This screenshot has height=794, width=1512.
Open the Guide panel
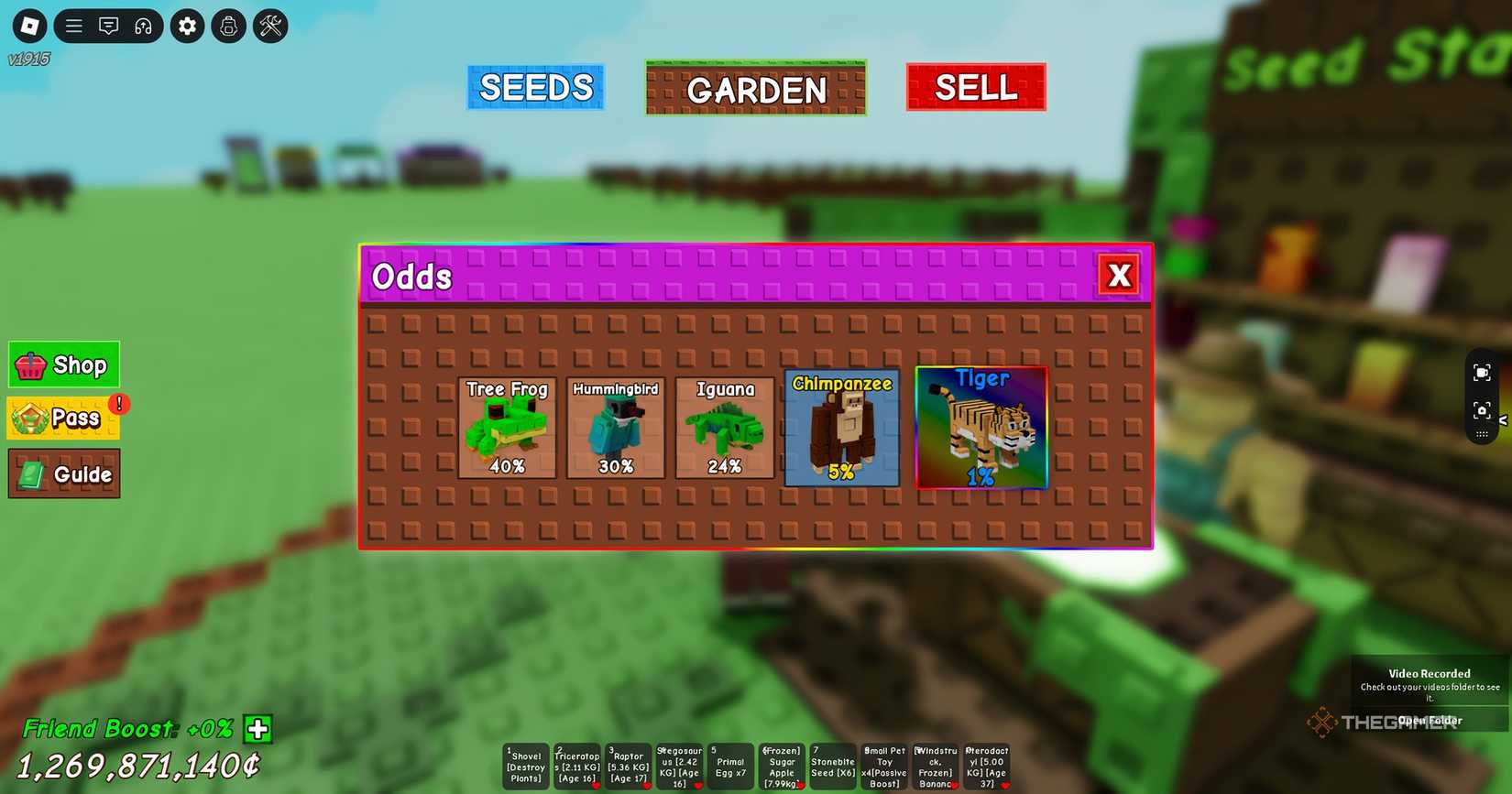[x=63, y=473]
